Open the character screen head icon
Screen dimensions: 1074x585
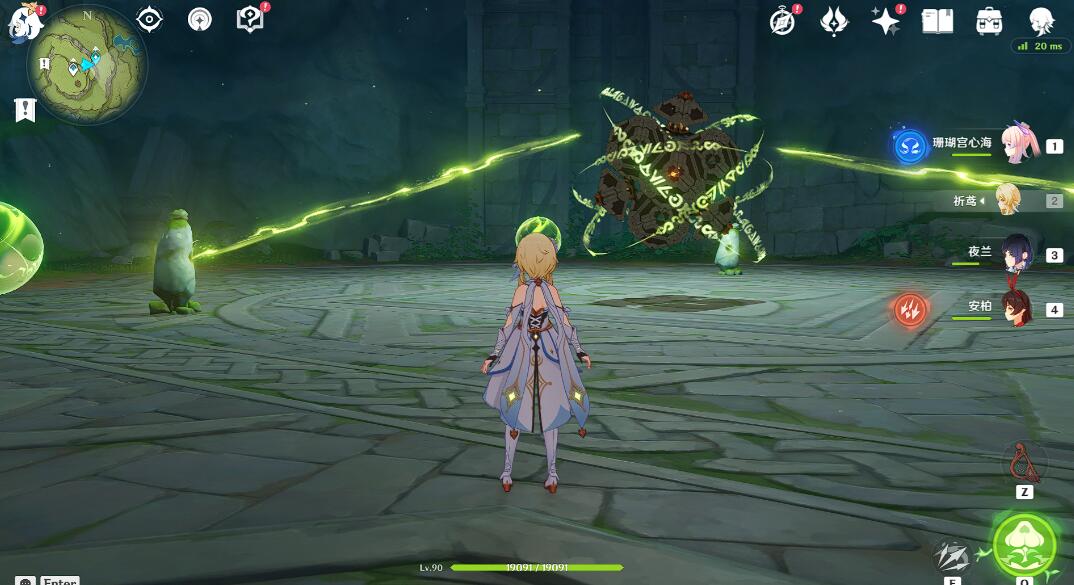tap(1041, 20)
